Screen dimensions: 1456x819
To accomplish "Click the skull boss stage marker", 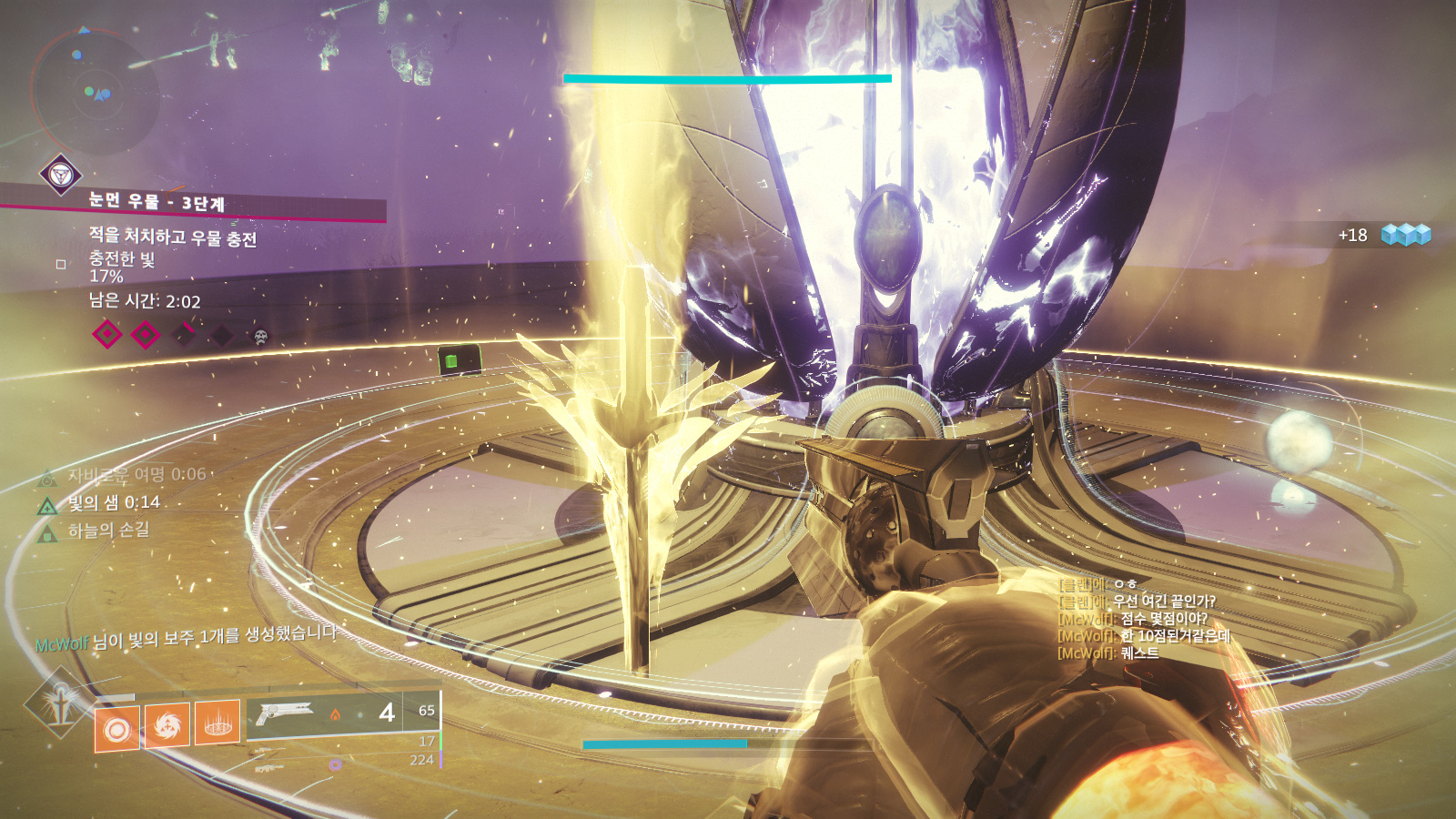I will click(x=260, y=337).
